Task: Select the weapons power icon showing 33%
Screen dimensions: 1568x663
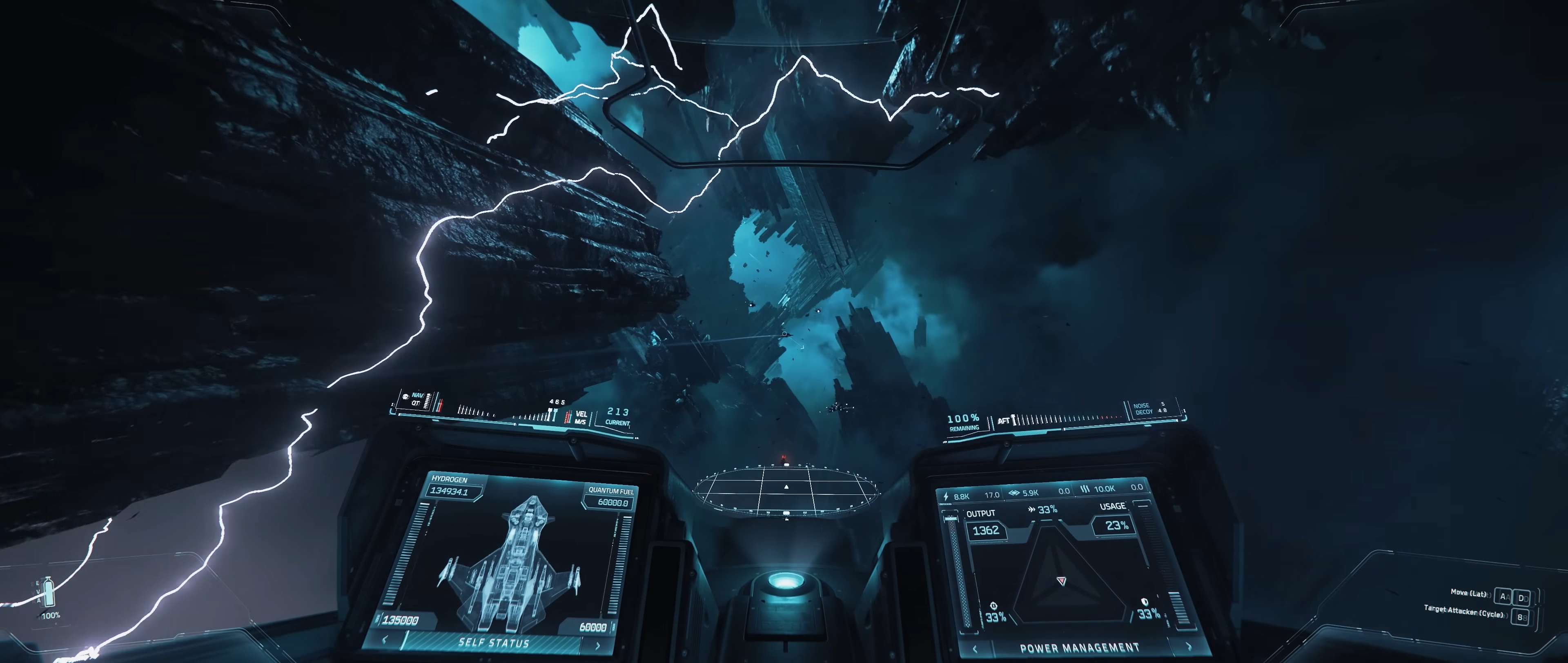Action: pos(993,606)
